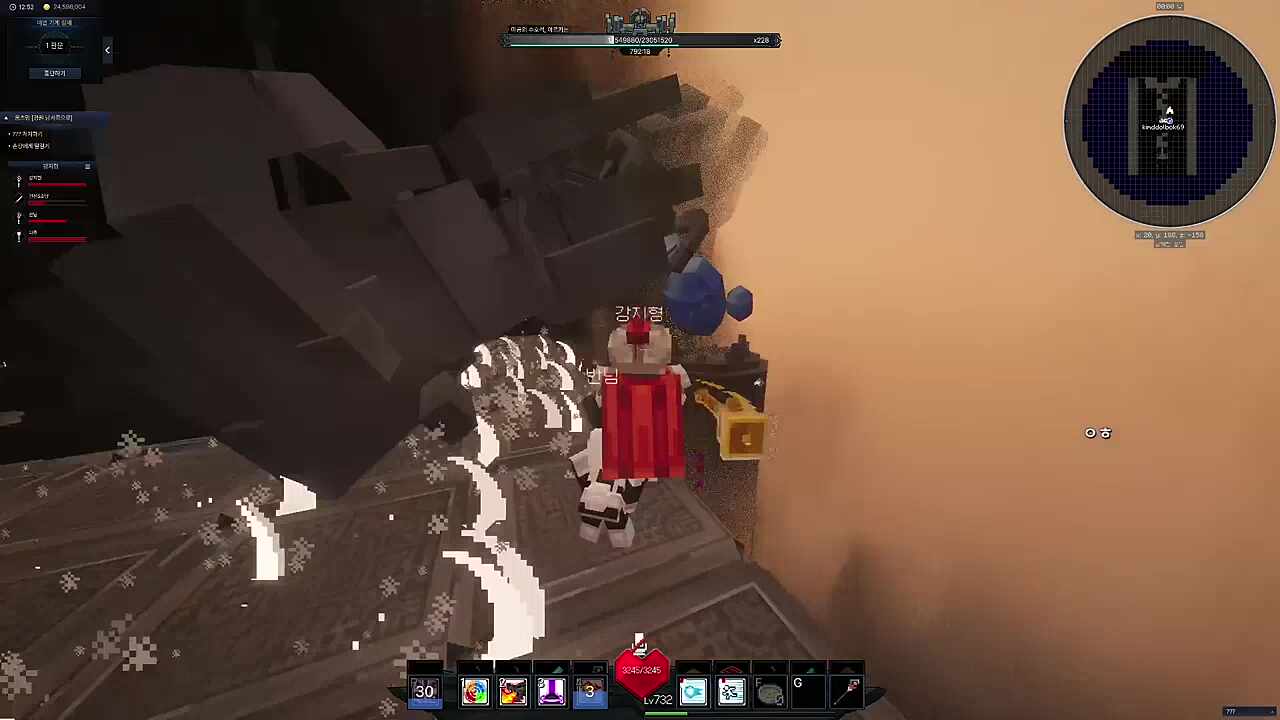Click the button below the 1 관문 stage label

click(x=54, y=73)
